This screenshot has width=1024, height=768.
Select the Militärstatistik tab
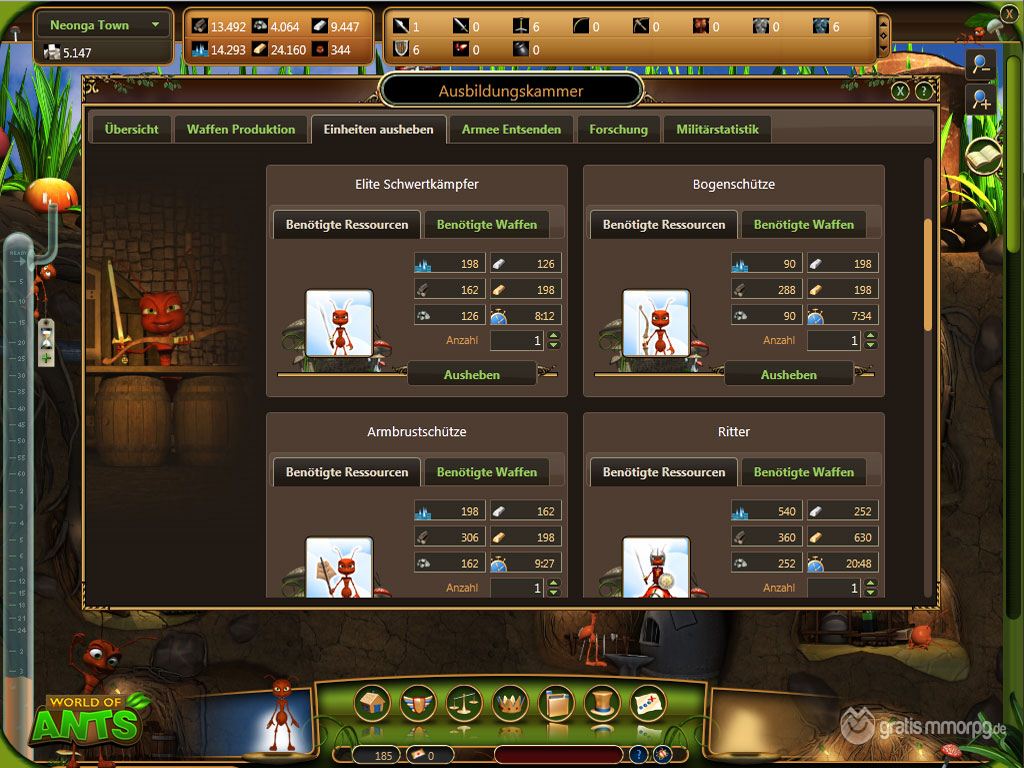(717, 129)
